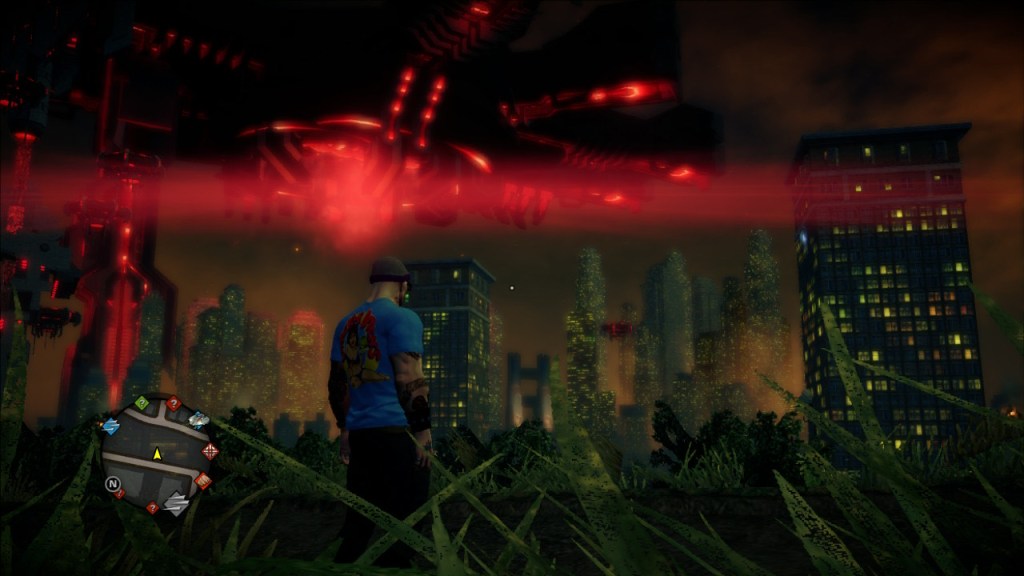Select the red fist activity marker
This screenshot has height=576, width=1024.
tap(203, 481)
